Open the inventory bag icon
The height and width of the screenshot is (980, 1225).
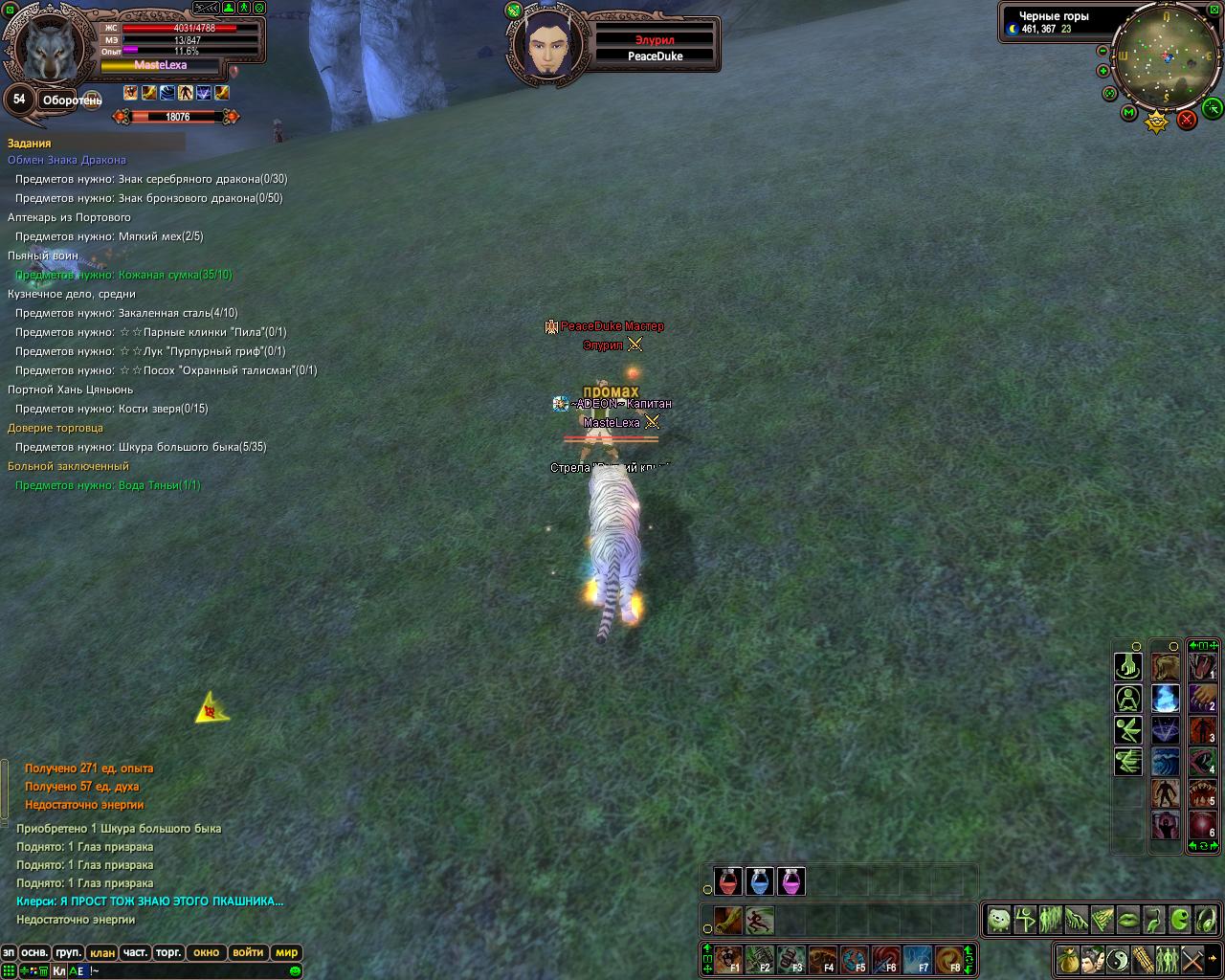(x=1068, y=958)
